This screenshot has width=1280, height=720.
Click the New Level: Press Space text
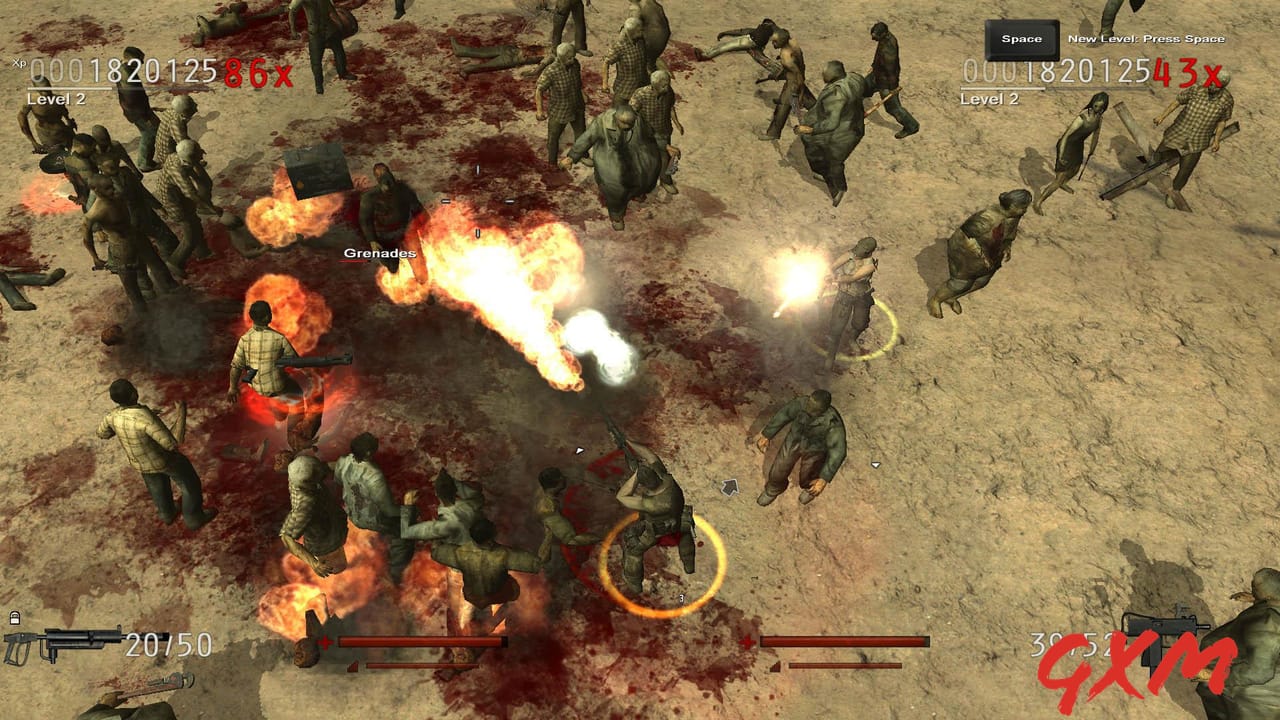tap(1147, 37)
